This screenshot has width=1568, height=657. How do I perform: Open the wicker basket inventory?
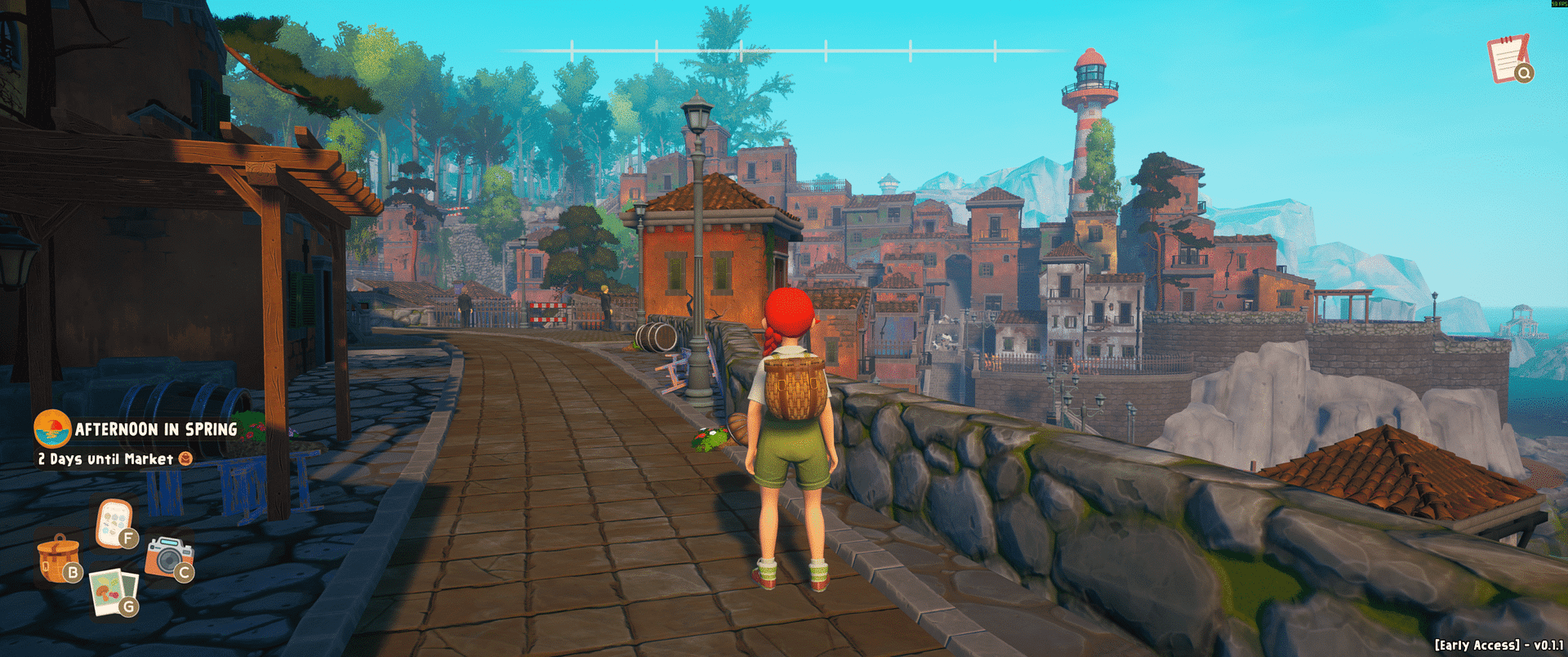[x=58, y=558]
